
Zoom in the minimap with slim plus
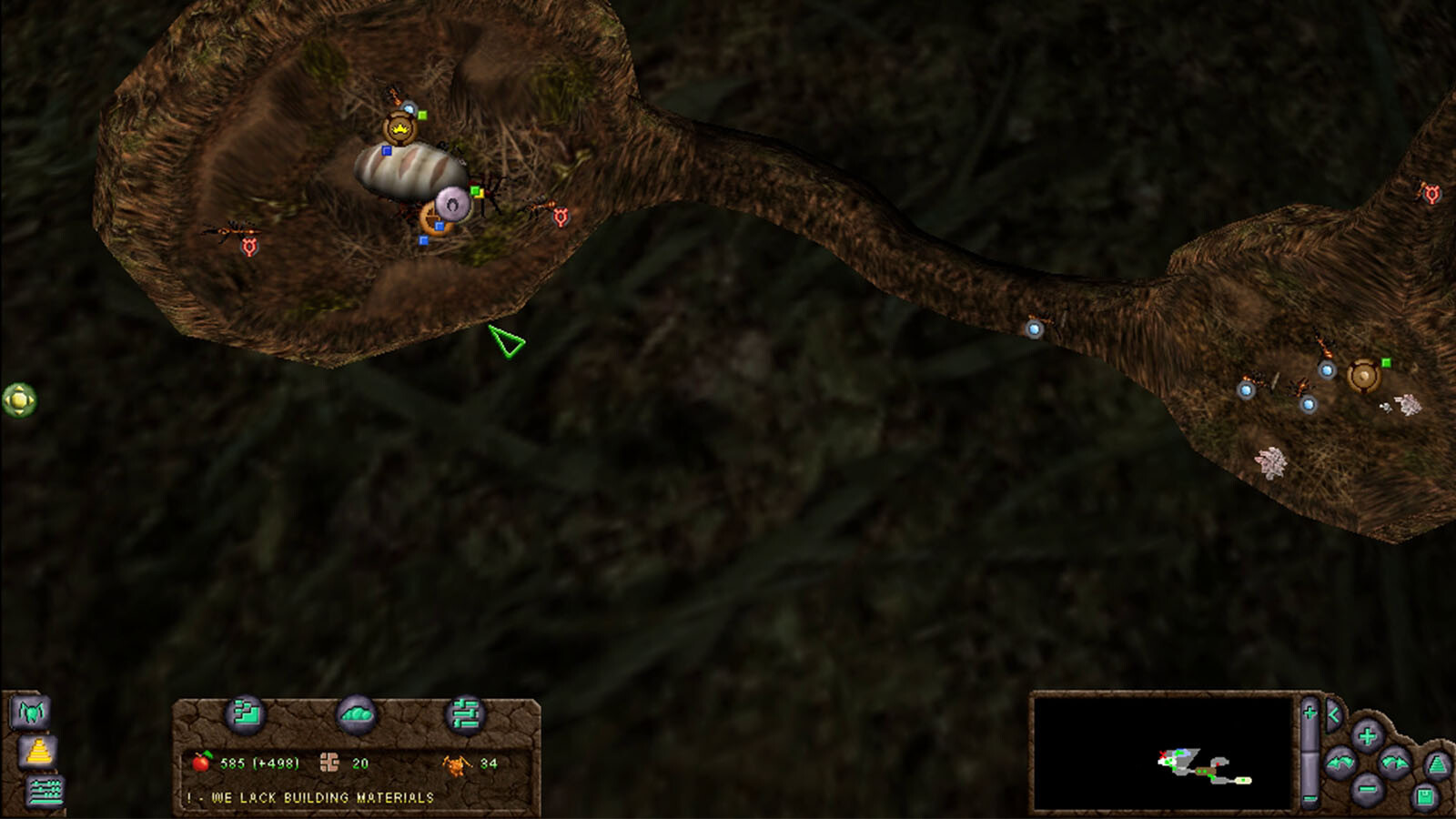[1309, 712]
